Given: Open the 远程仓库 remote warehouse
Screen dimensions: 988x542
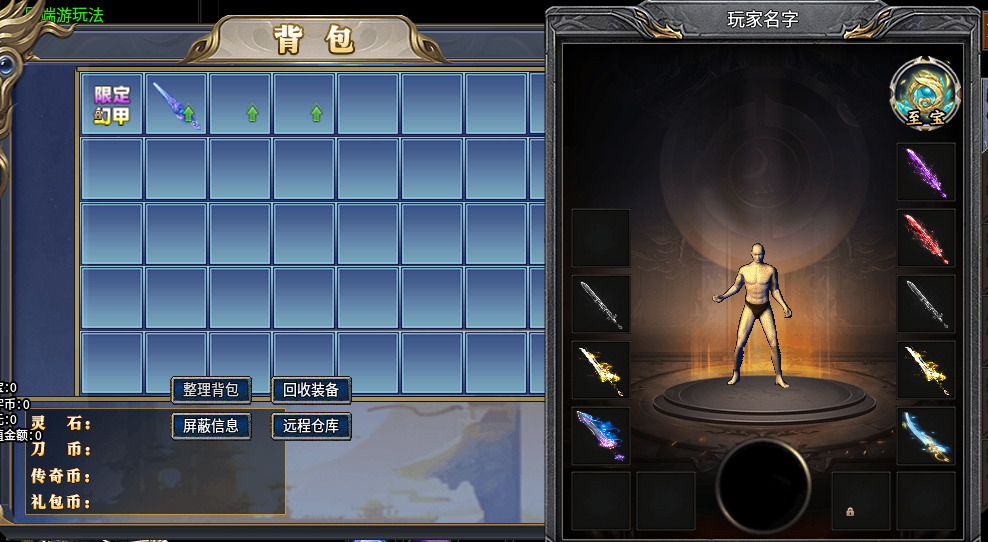Looking at the screenshot, I should point(311,425).
